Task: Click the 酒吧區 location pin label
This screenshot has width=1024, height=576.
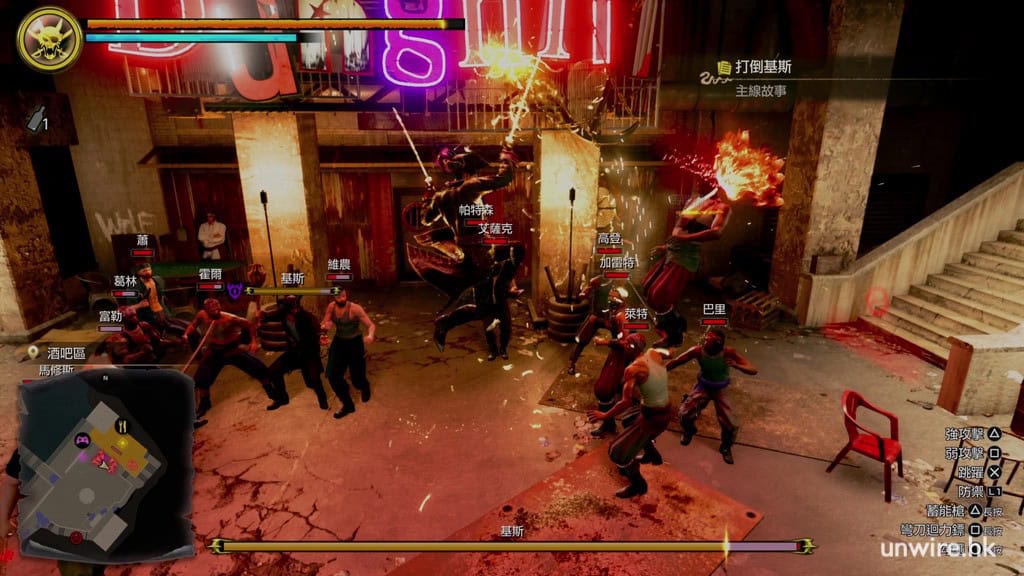Action: click(x=66, y=352)
